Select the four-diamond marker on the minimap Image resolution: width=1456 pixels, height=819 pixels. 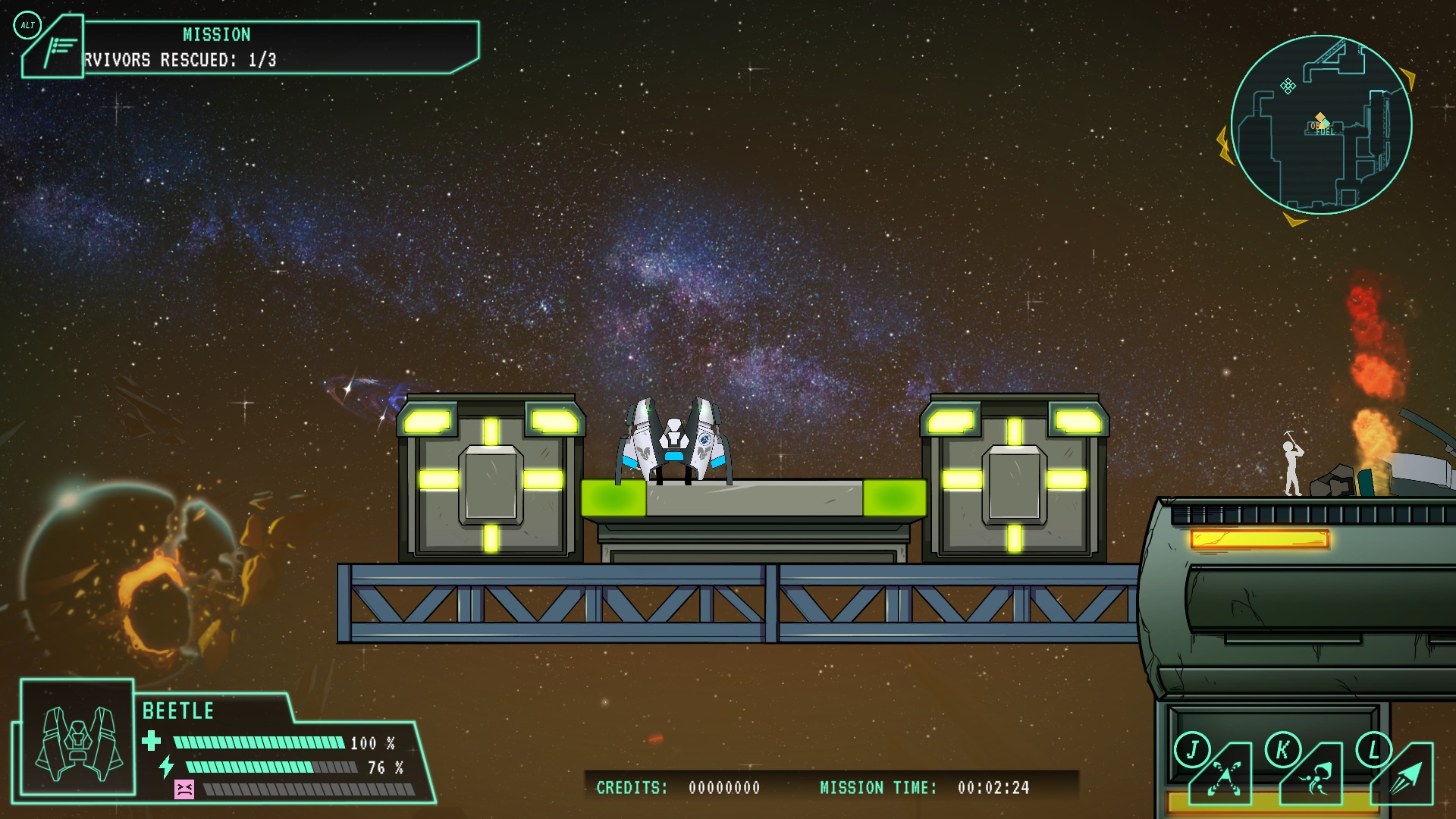pos(1288,86)
